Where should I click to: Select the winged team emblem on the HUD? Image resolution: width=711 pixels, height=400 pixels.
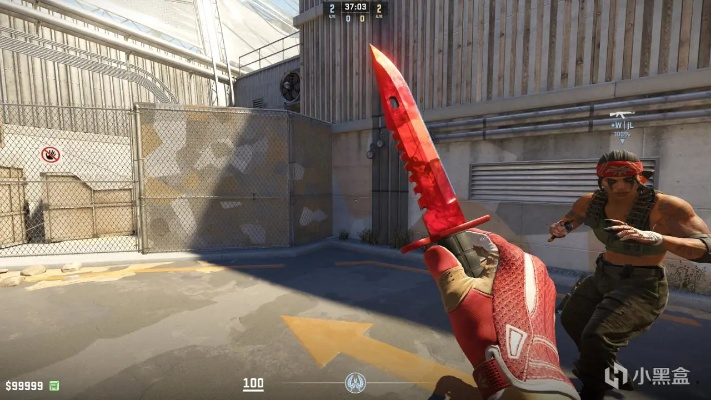[x=355, y=383]
